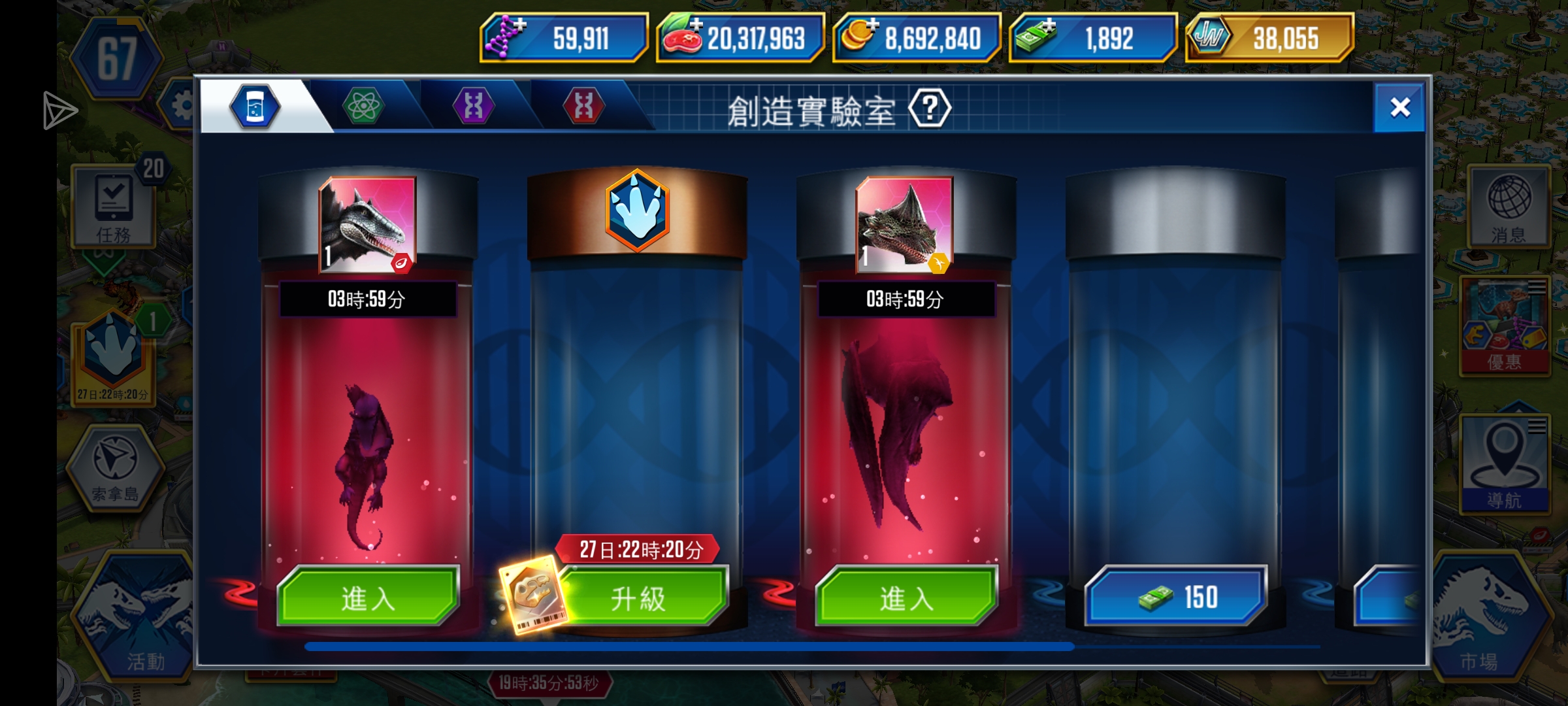Screen dimensions: 1568x706
Task: Open the 創造實驗室 help question mark
Action: 933,109
